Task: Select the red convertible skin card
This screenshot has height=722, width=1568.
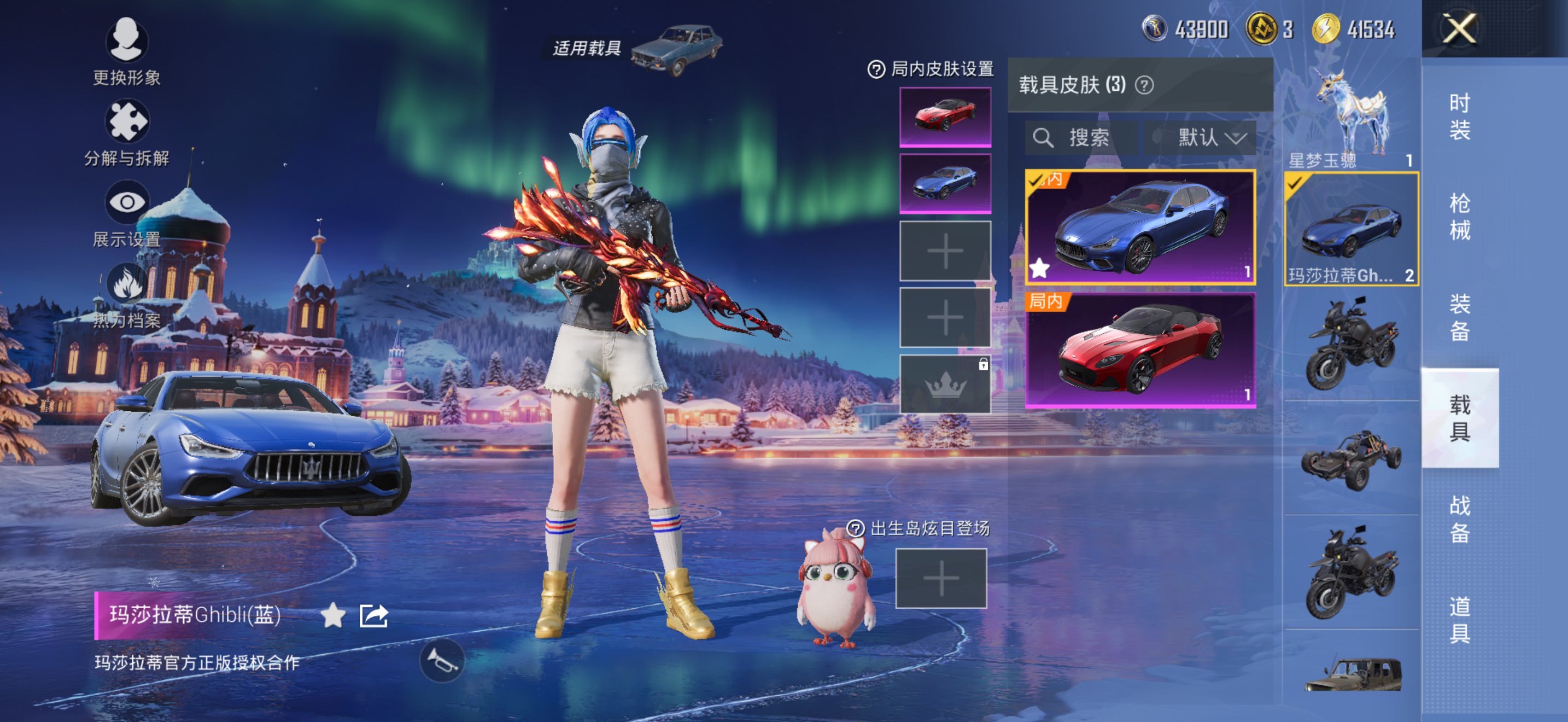Action: tap(1139, 350)
